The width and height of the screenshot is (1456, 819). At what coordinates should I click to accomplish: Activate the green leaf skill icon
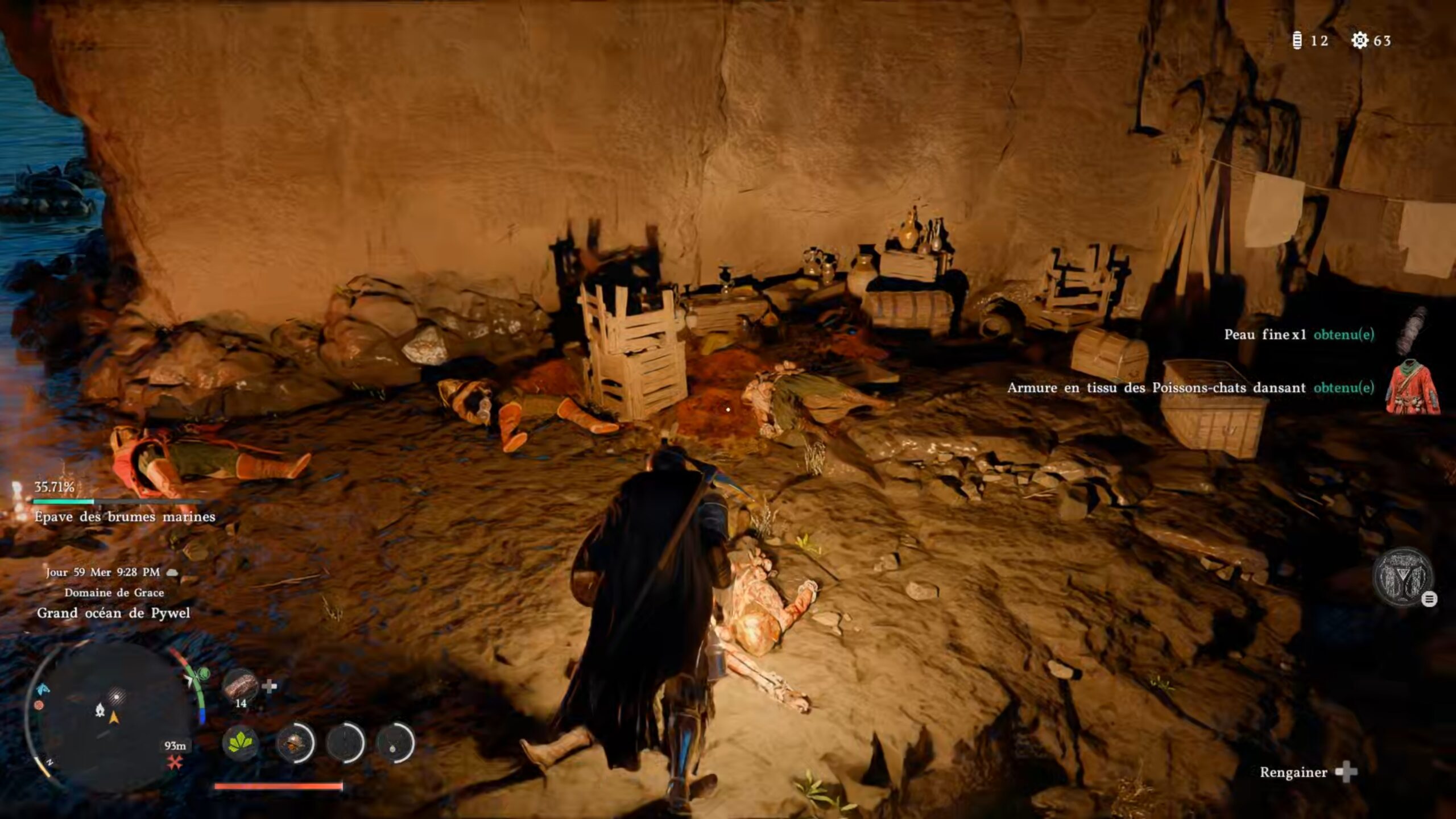click(240, 742)
